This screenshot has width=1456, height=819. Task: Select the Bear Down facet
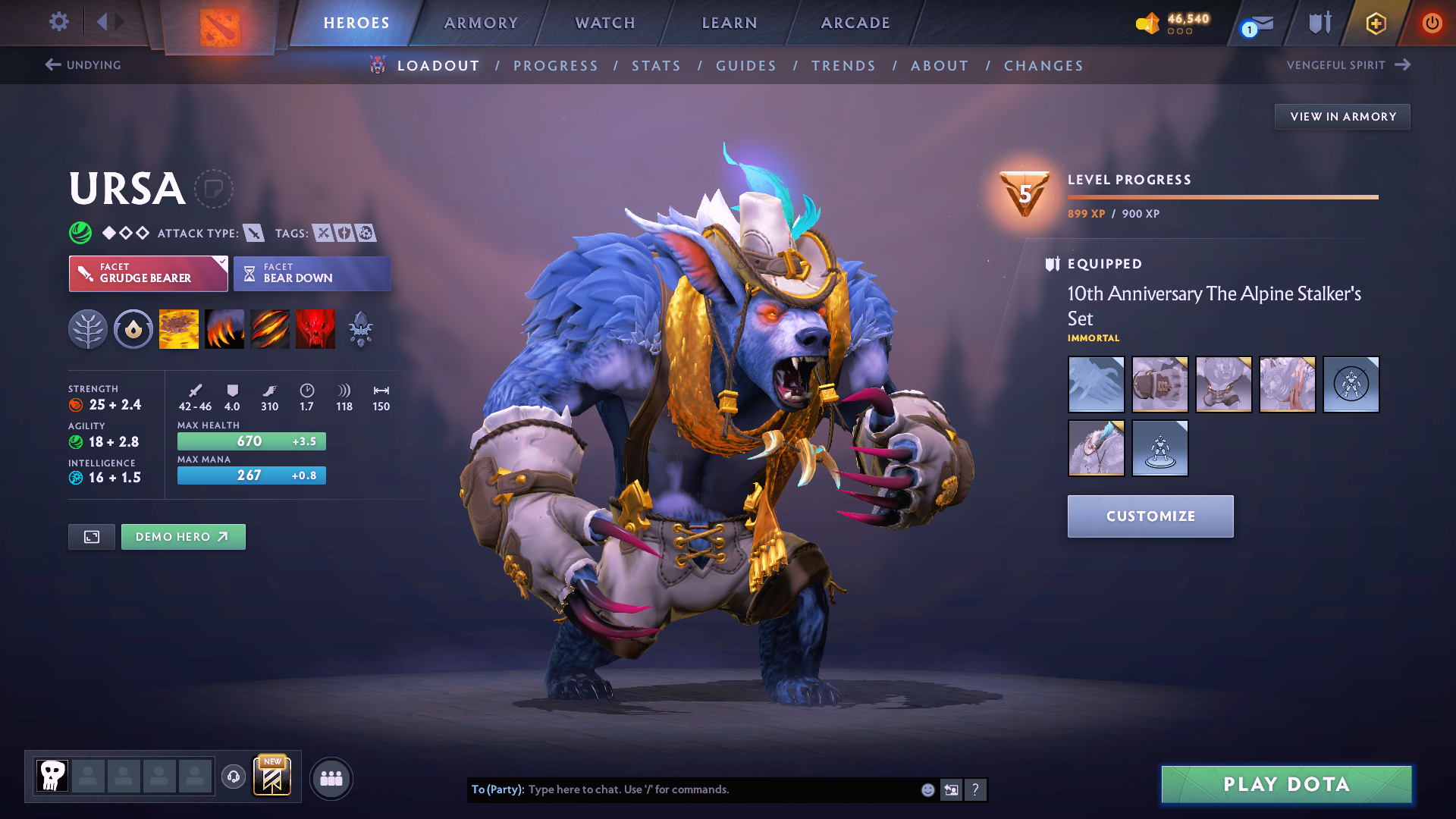312,273
